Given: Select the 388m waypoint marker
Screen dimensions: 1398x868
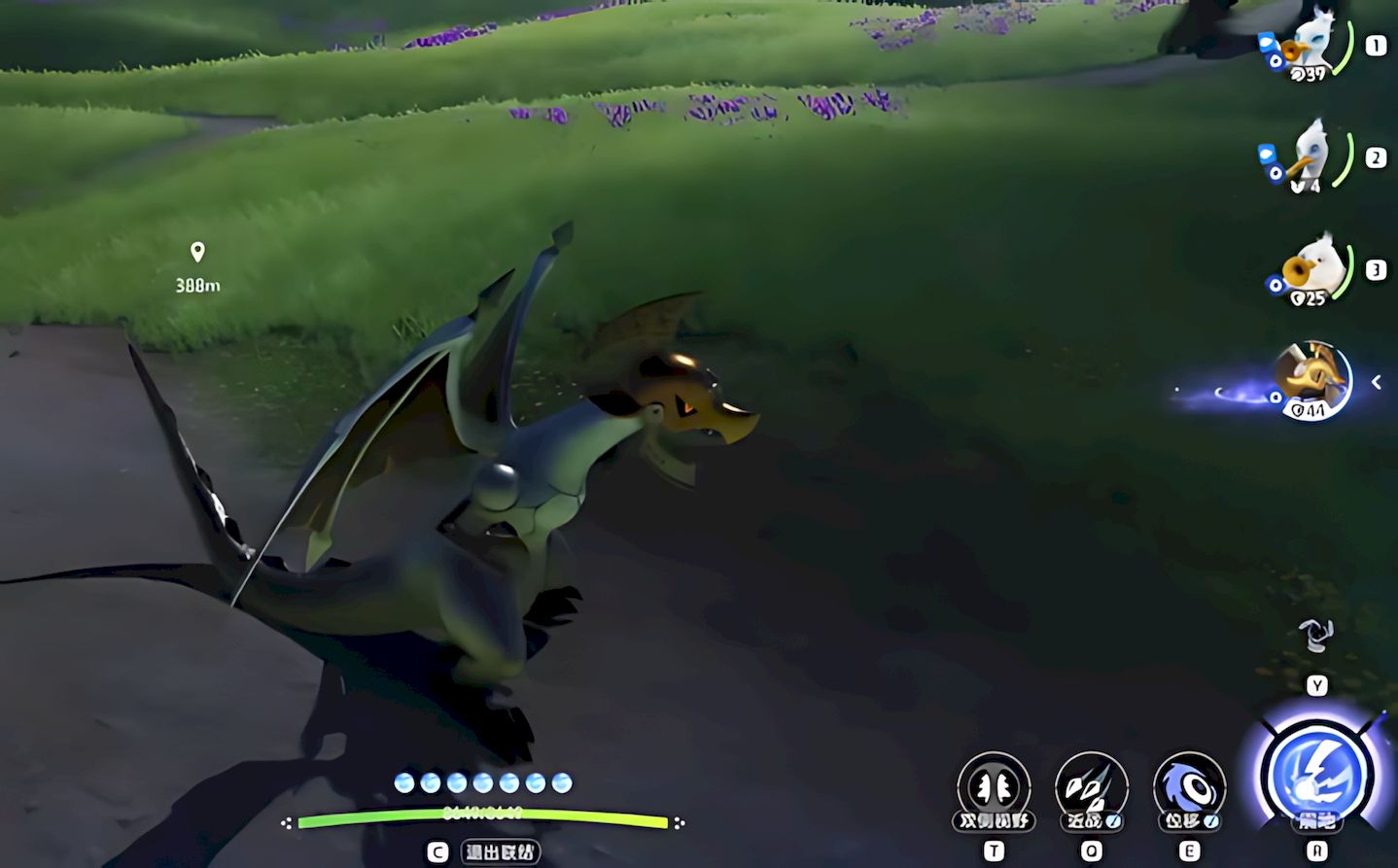Looking at the screenshot, I should [197, 253].
